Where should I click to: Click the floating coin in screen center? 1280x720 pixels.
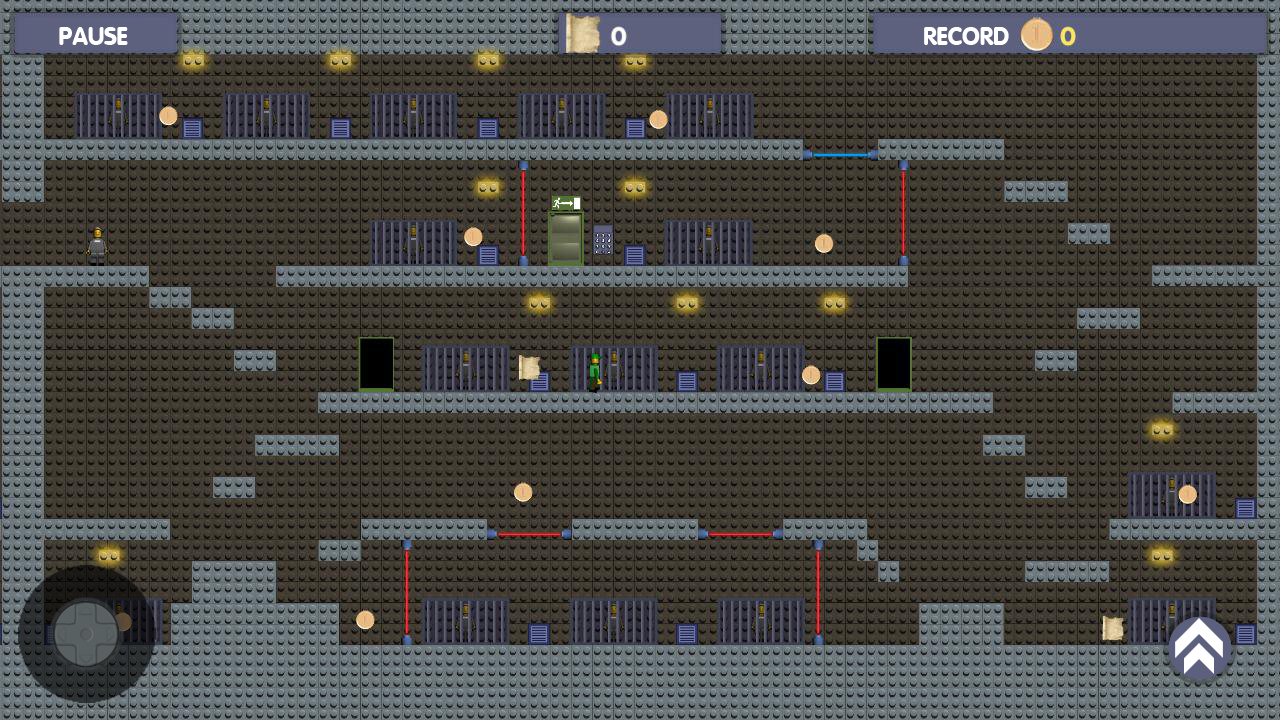click(523, 492)
